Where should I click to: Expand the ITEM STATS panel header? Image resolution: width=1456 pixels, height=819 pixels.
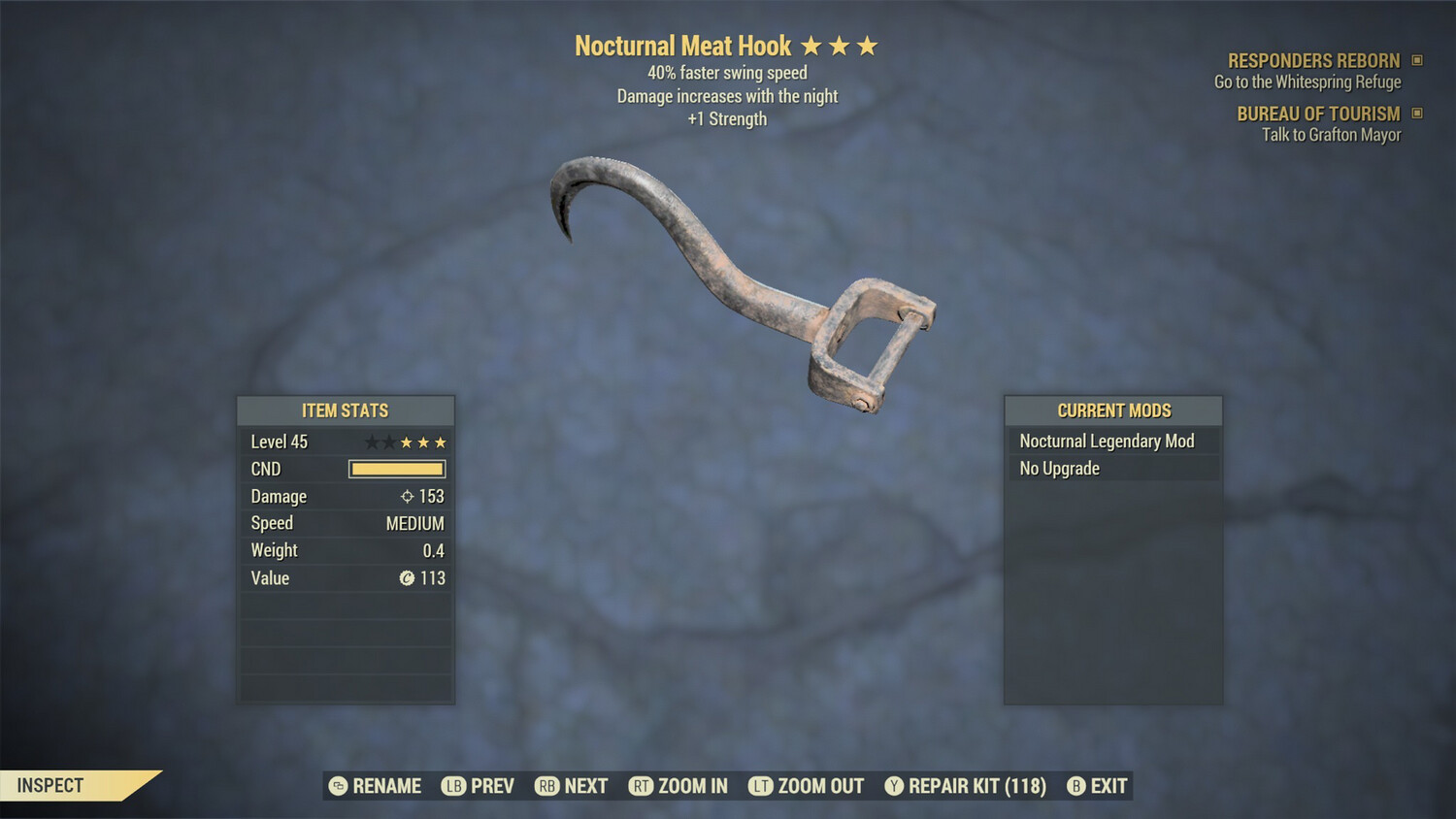click(x=346, y=410)
